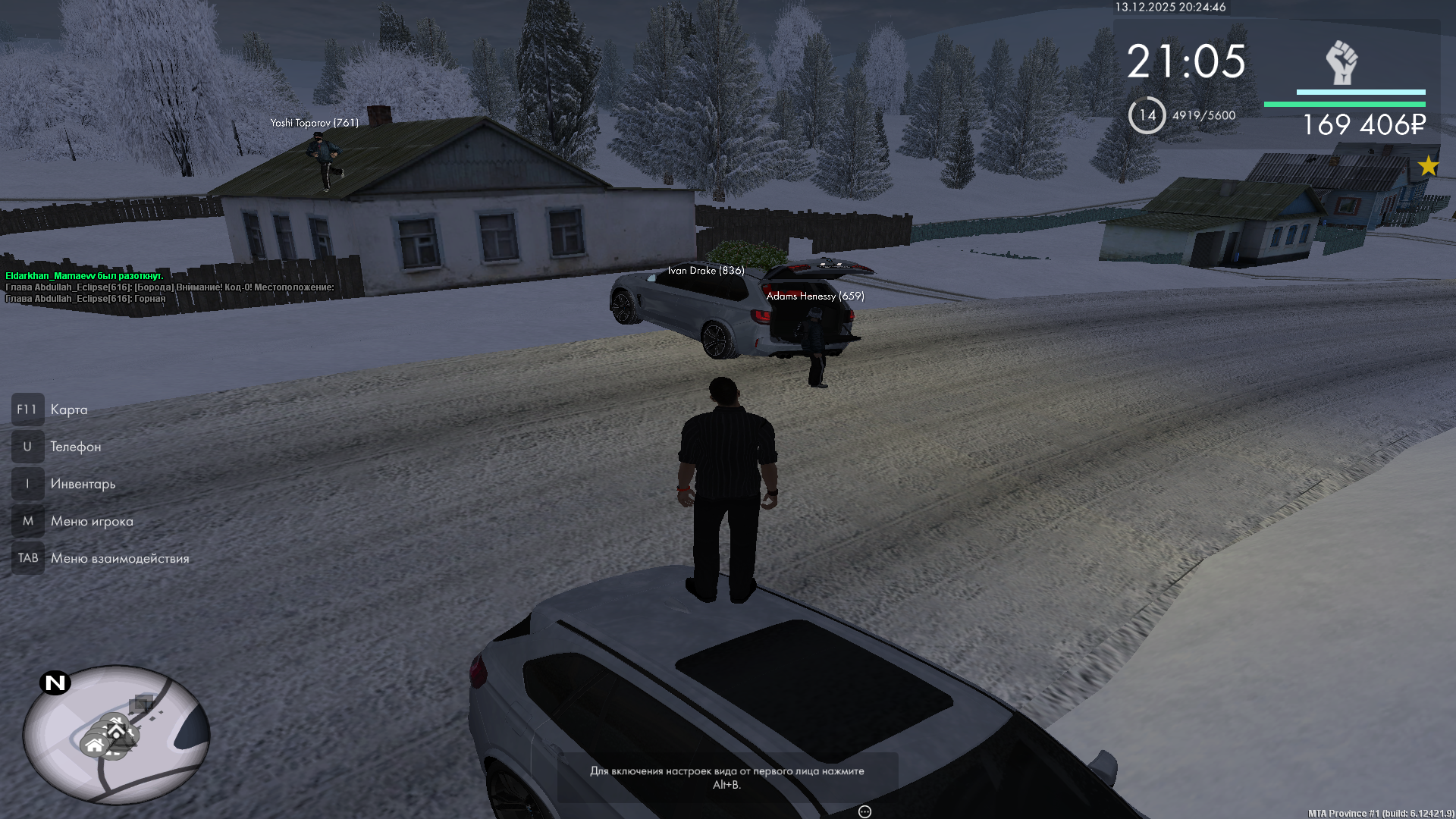Click the circular minimap

point(116,734)
